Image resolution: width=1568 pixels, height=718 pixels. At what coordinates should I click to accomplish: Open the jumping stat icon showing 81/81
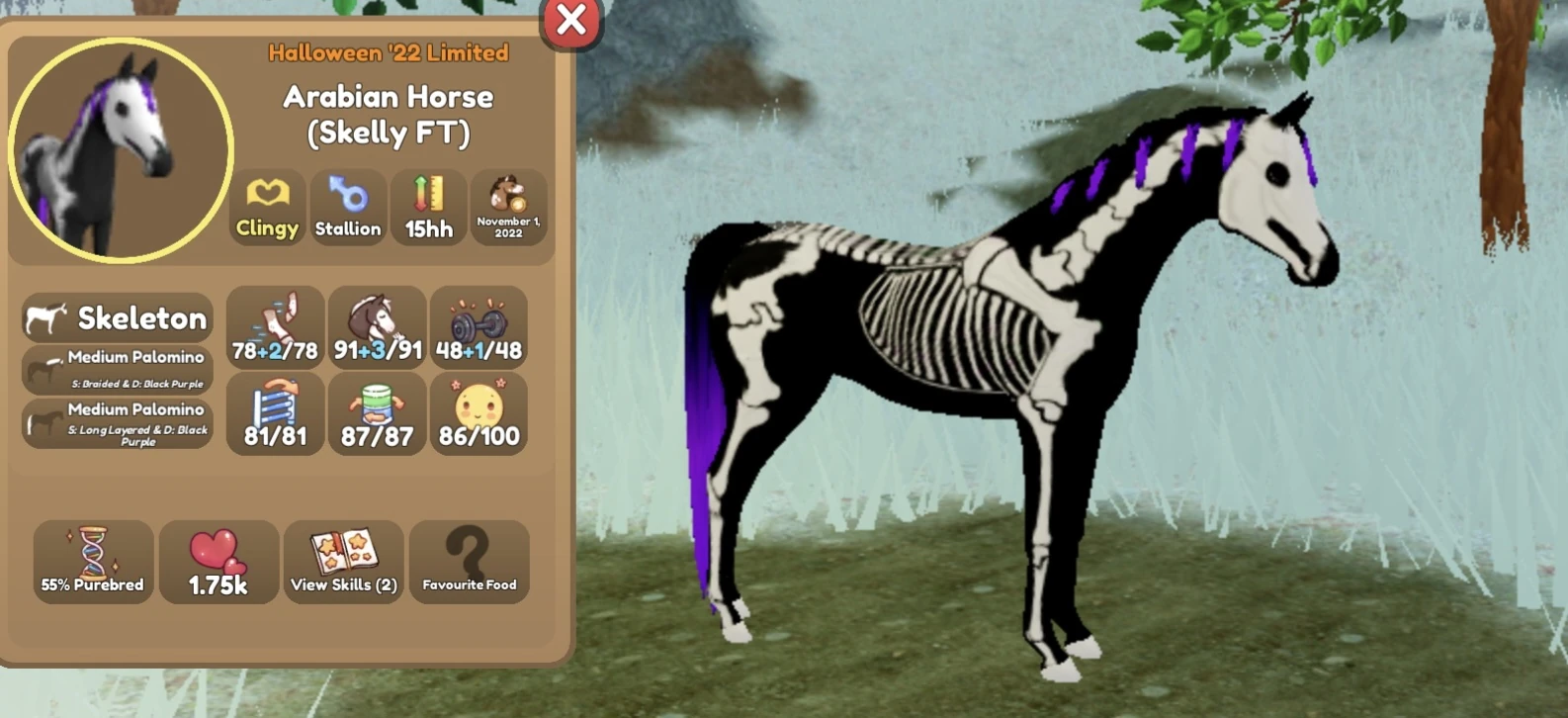(275, 413)
